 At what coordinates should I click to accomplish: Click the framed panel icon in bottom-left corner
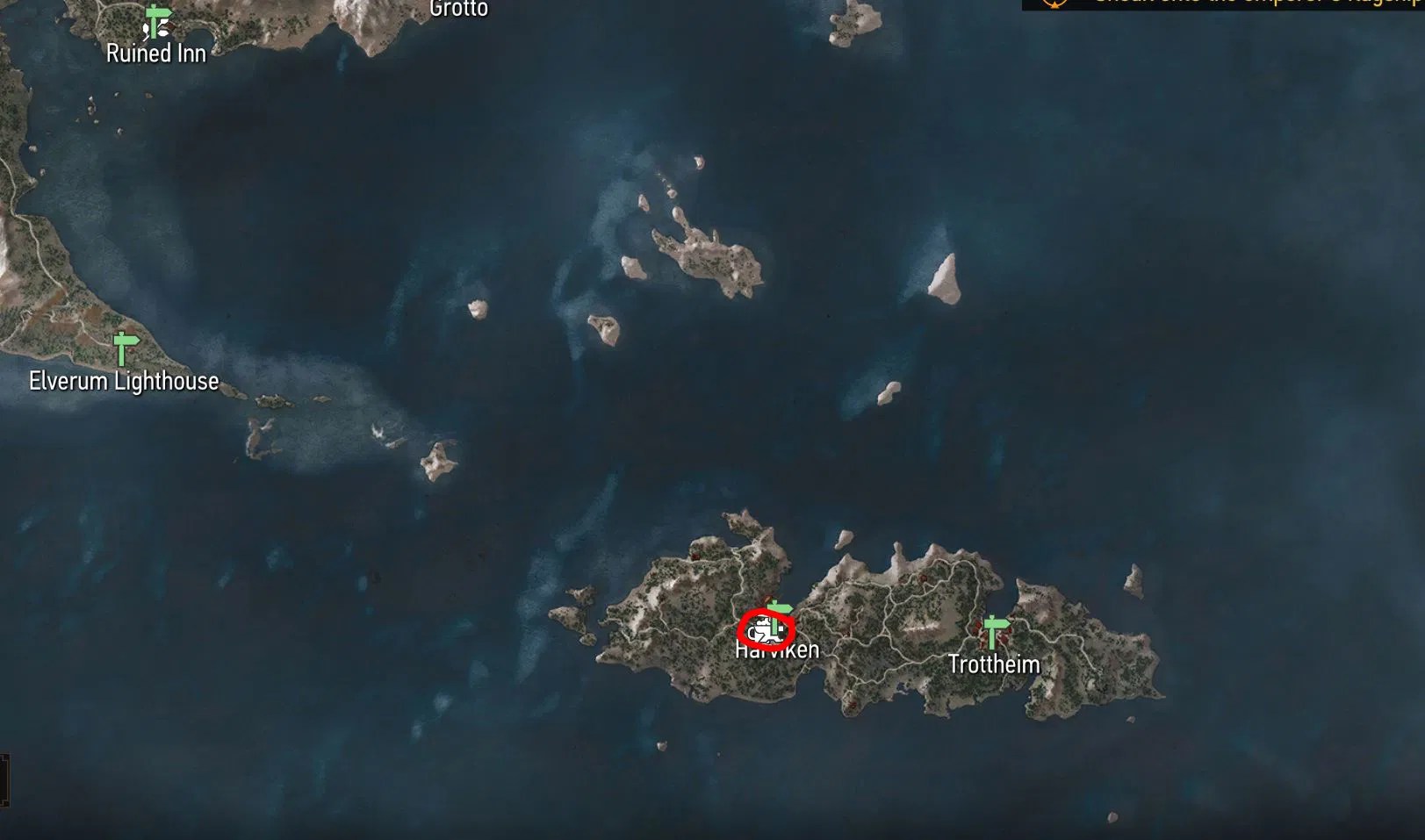(7, 779)
